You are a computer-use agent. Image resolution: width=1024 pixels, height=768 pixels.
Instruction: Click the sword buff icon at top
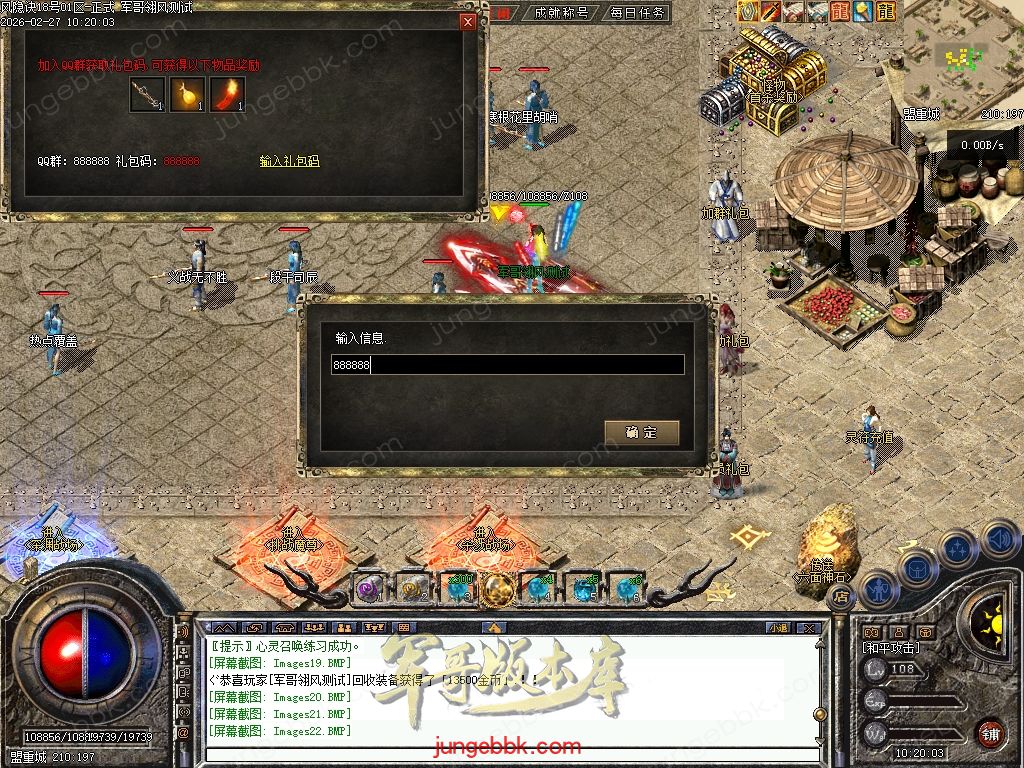click(771, 11)
